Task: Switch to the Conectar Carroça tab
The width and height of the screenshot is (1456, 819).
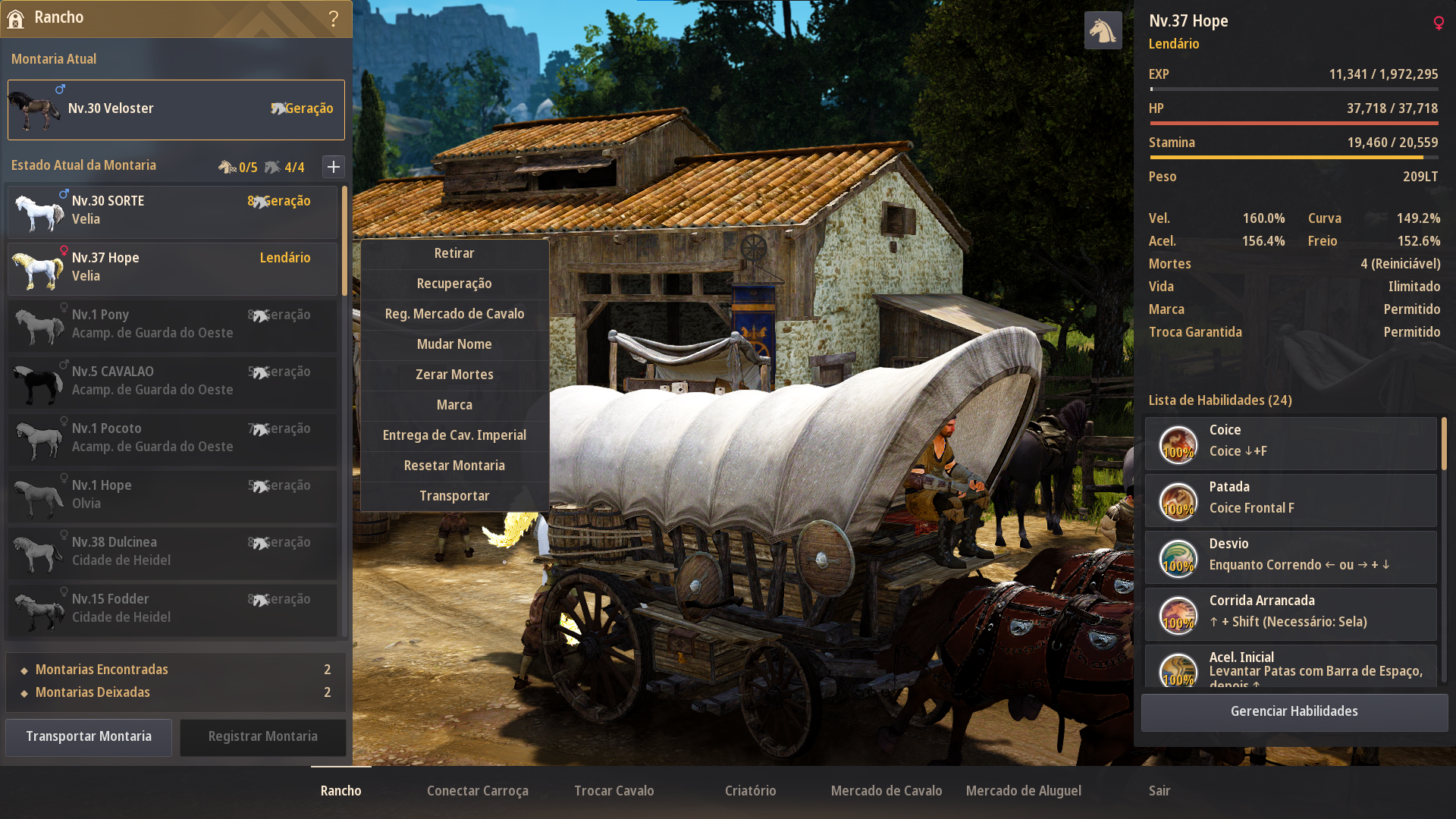Action: point(478,791)
